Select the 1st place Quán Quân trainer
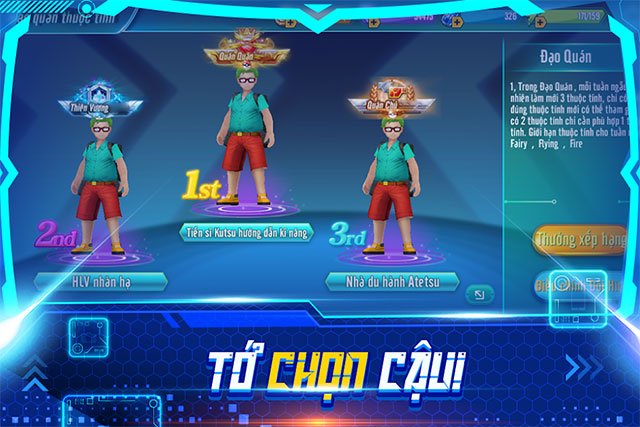Viewport: 640px width, 427px height. [247, 140]
